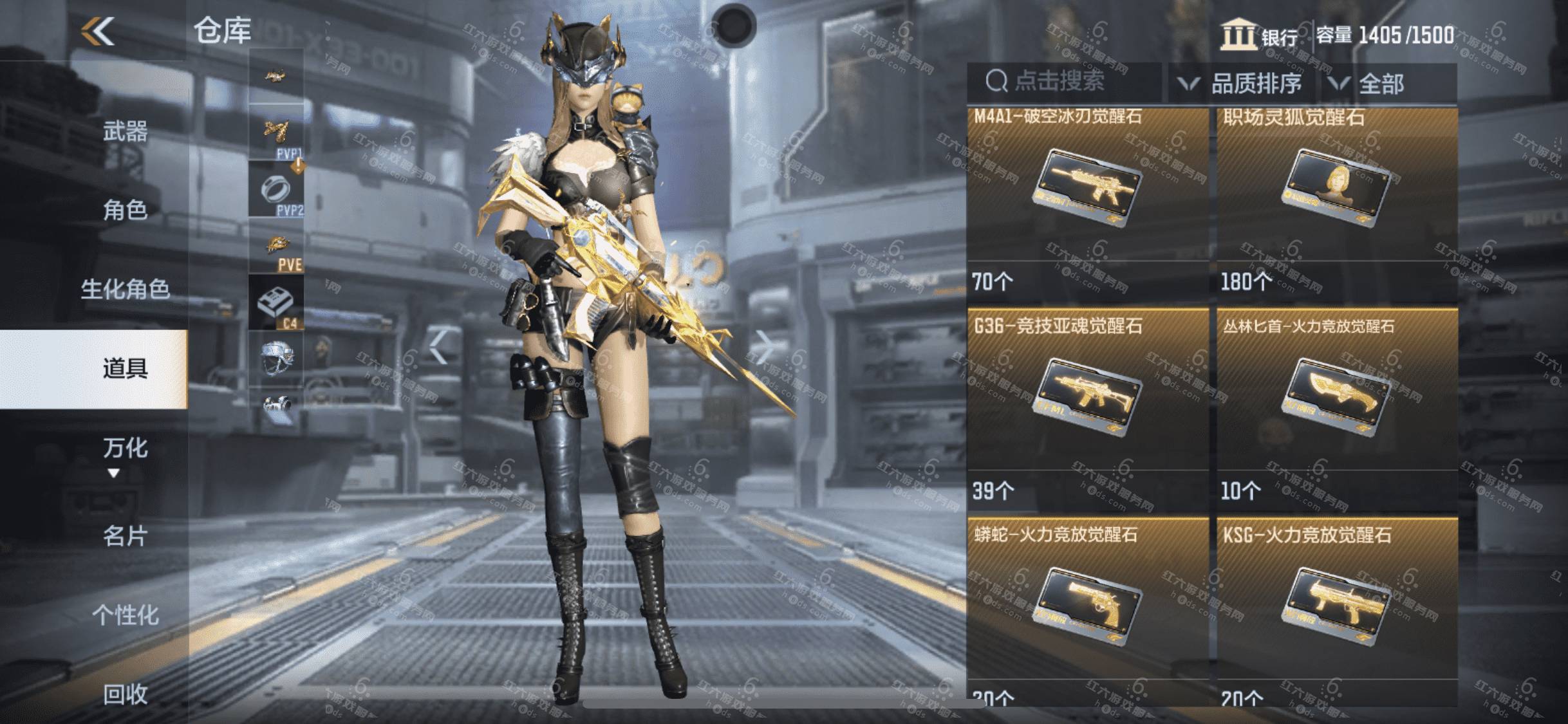Select the 生化角色 tab
This screenshot has height=724, width=1568.
point(125,289)
